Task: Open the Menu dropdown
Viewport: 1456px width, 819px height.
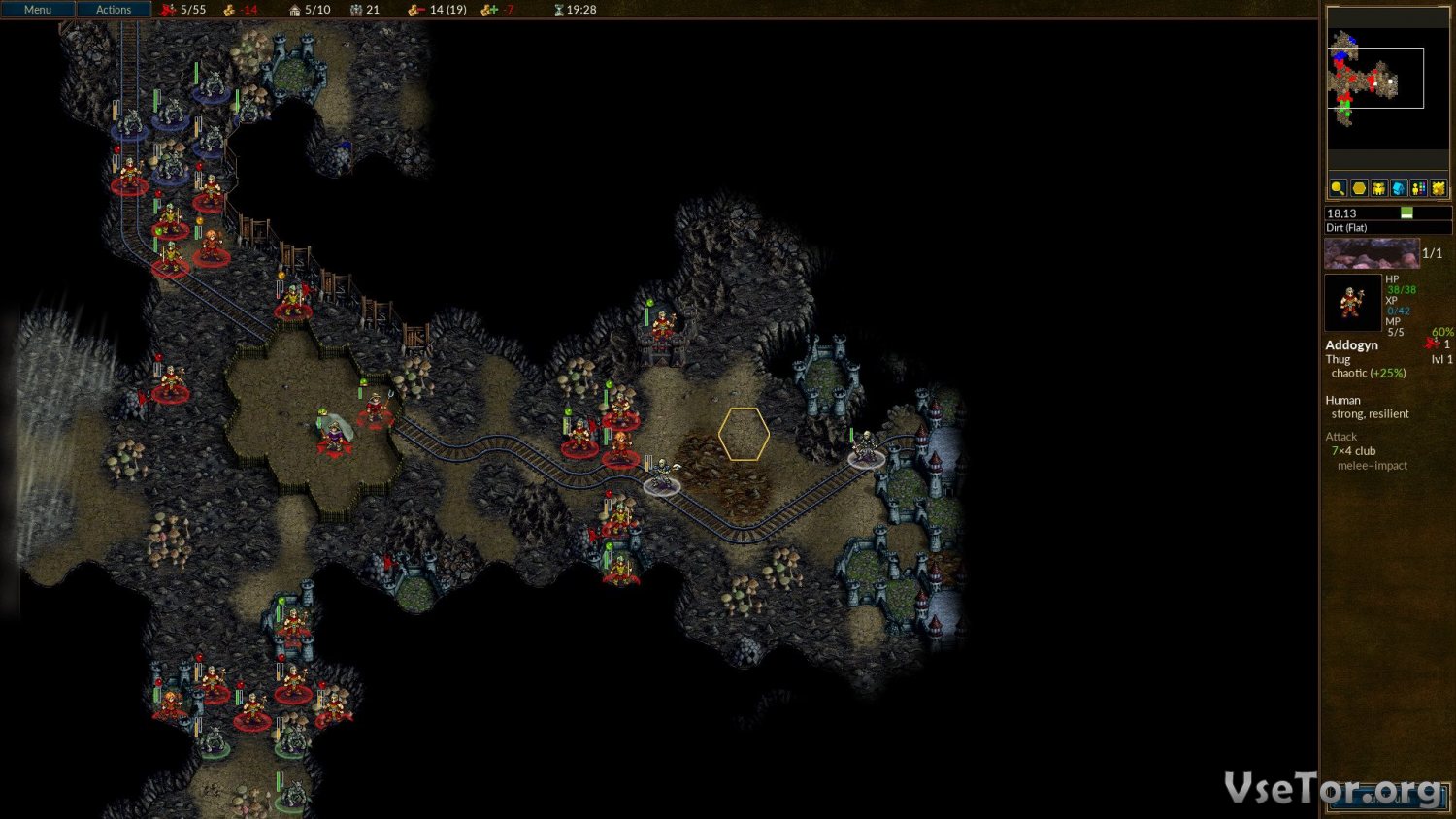Action: coord(38,10)
